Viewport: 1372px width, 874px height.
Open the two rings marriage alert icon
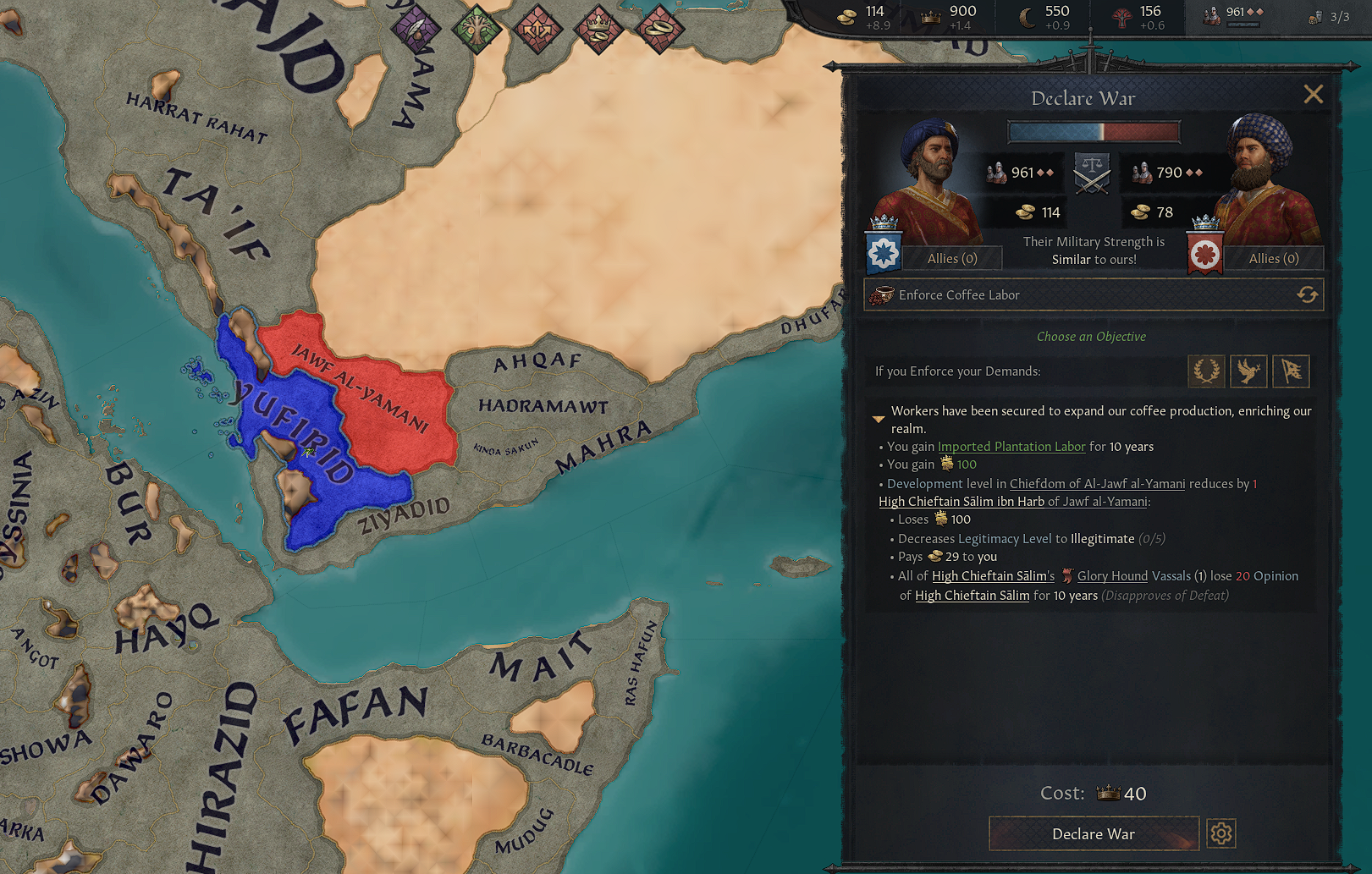[x=661, y=30]
